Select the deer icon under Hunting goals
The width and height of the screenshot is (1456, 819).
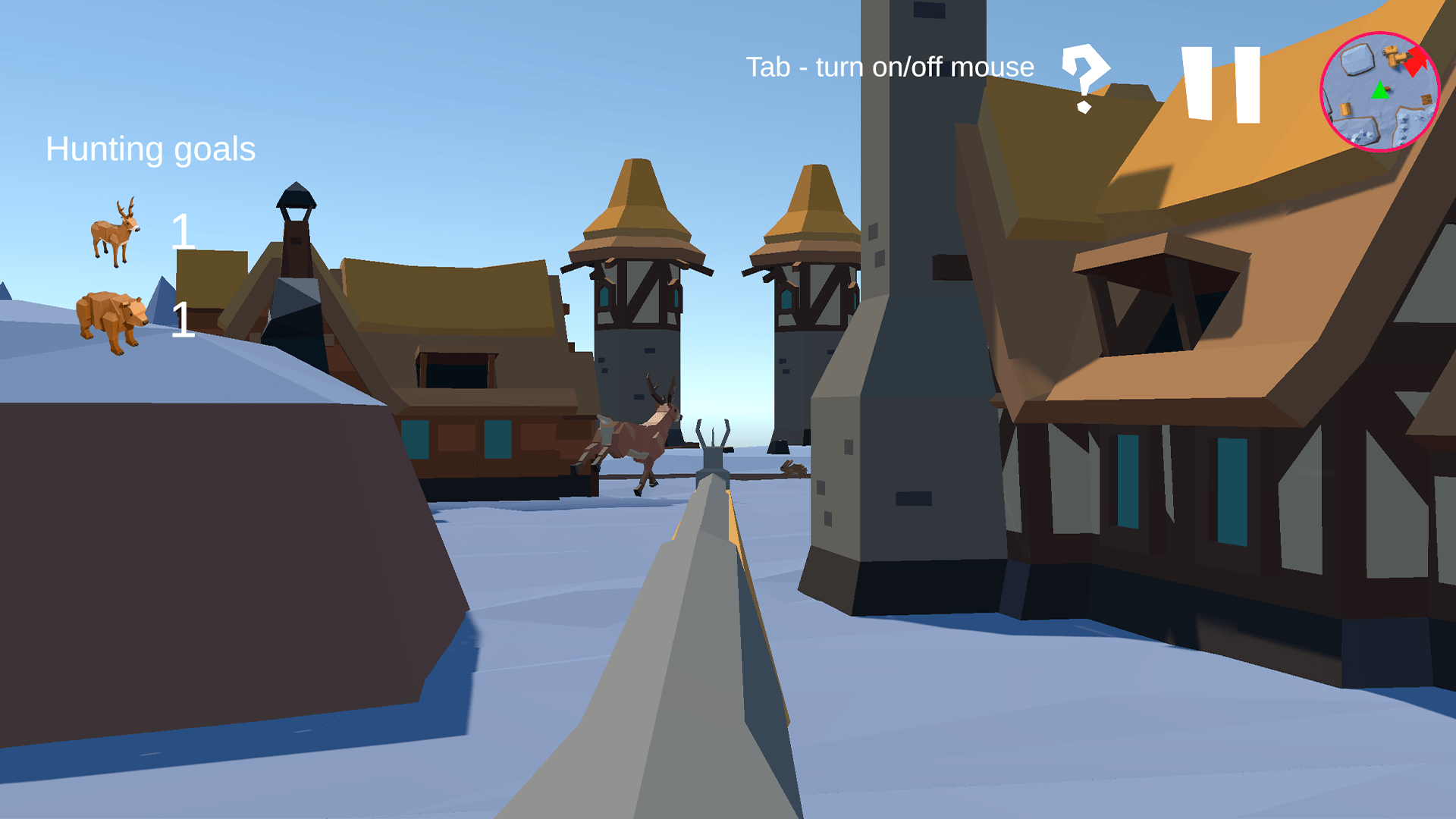tap(115, 231)
